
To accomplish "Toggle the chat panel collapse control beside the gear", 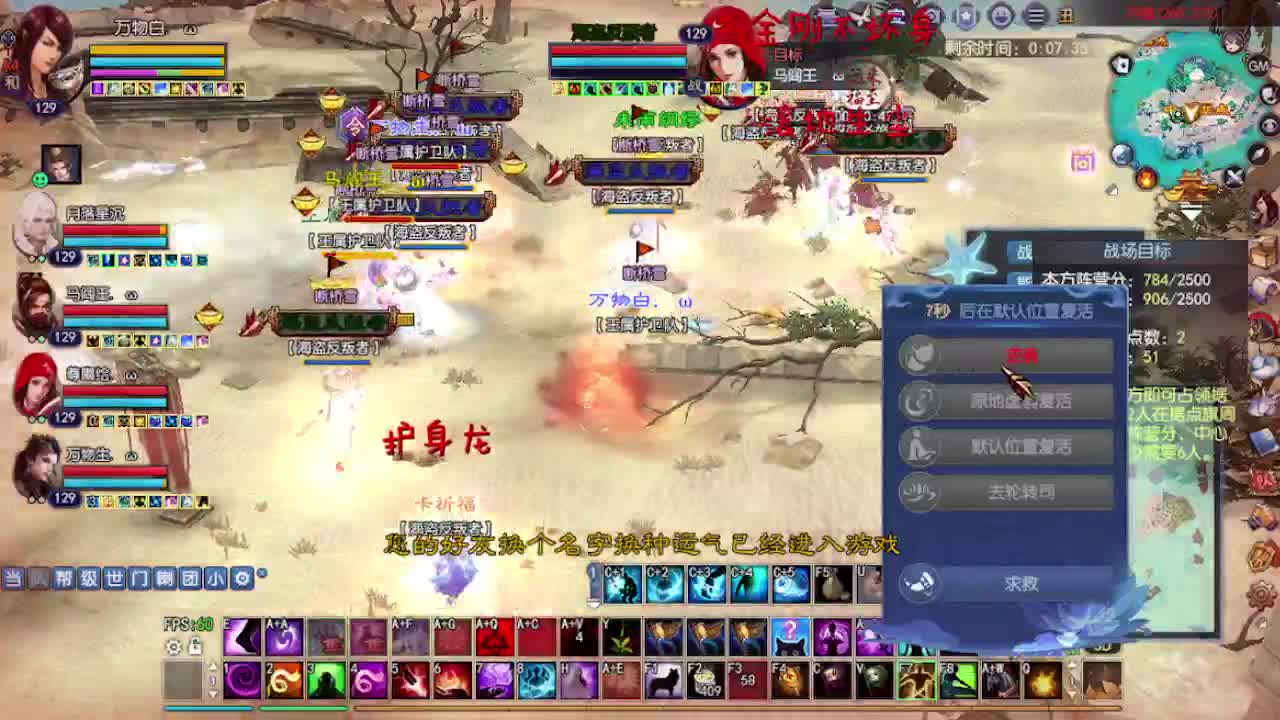I will coord(262,572).
